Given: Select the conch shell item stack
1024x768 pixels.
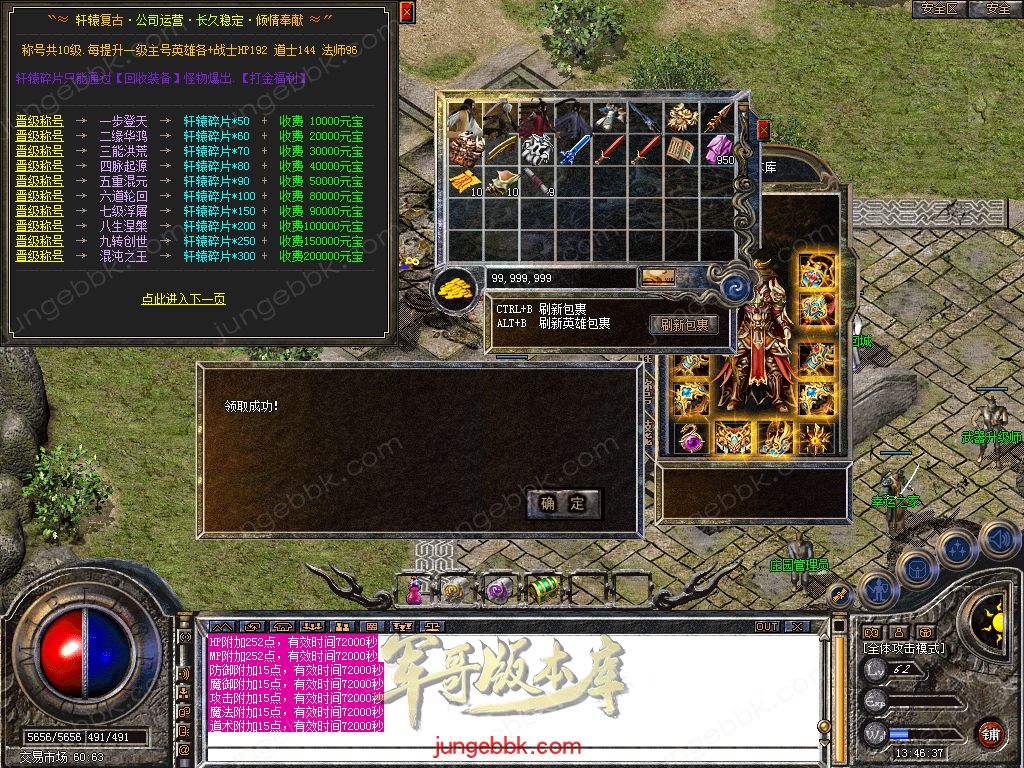Looking at the screenshot, I should (x=500, y=182).
